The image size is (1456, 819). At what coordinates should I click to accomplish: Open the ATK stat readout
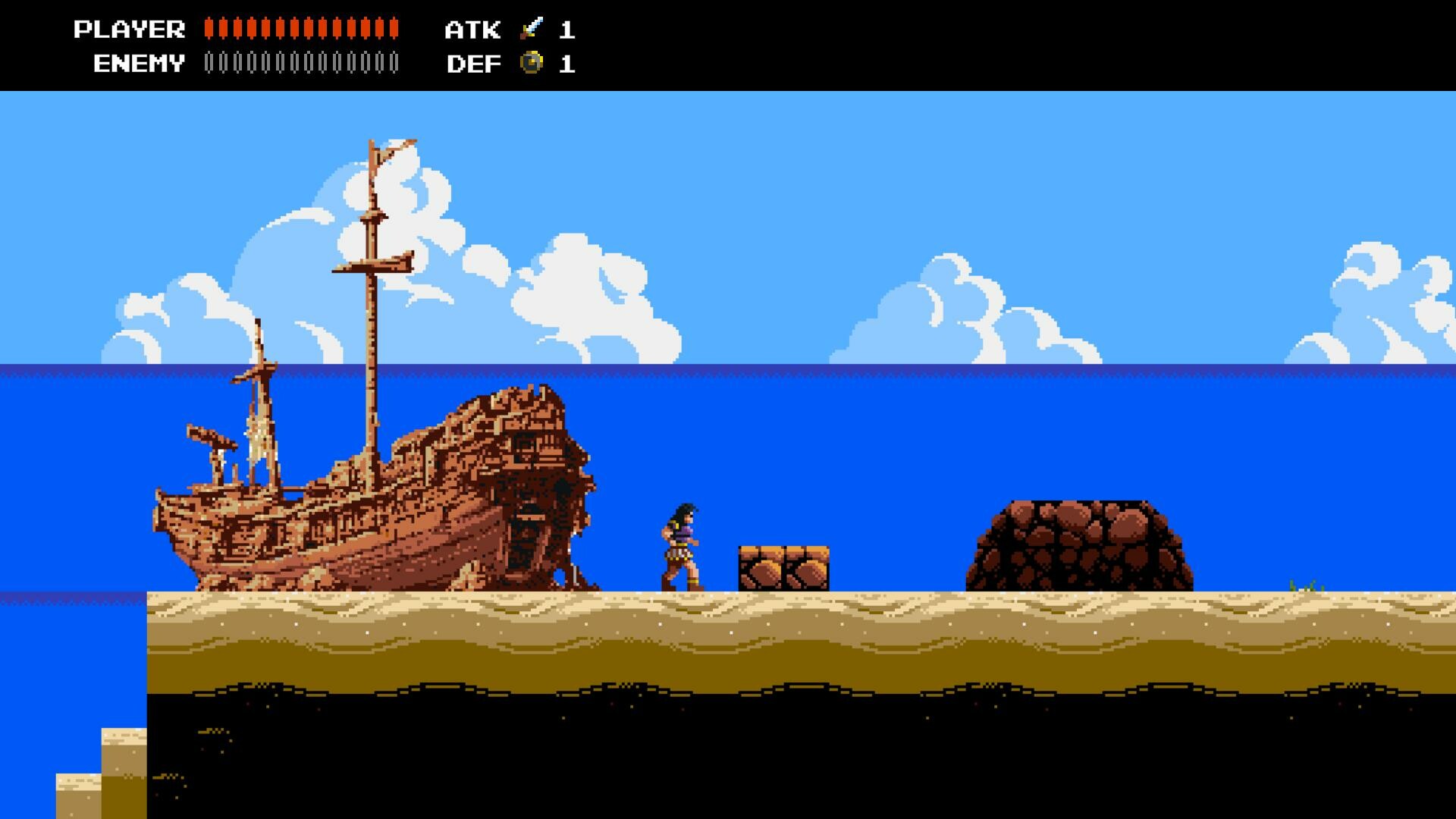(x=472, y=30)
